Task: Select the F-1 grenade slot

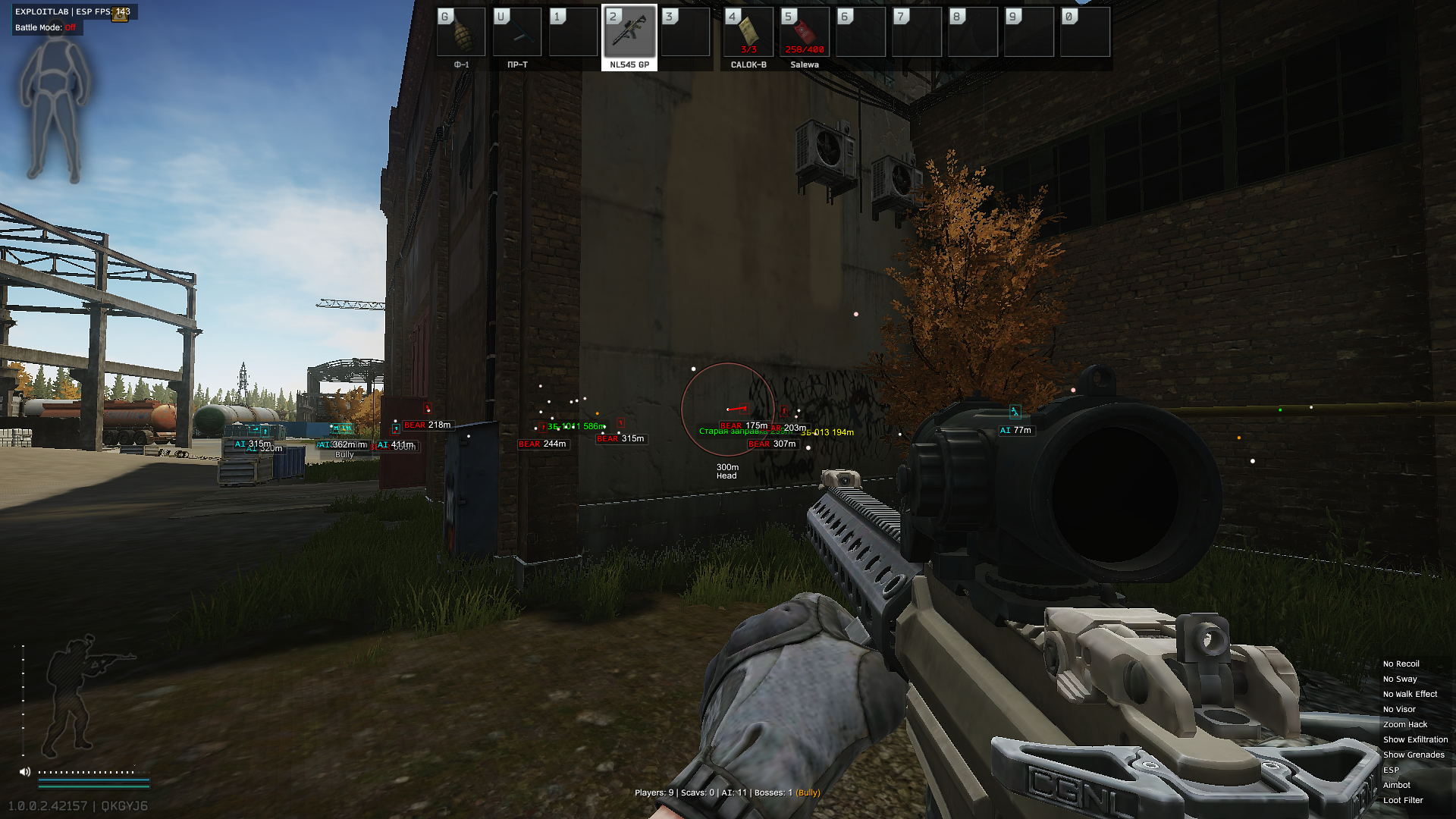Action: pyautogui.click(x=461, y=33)
